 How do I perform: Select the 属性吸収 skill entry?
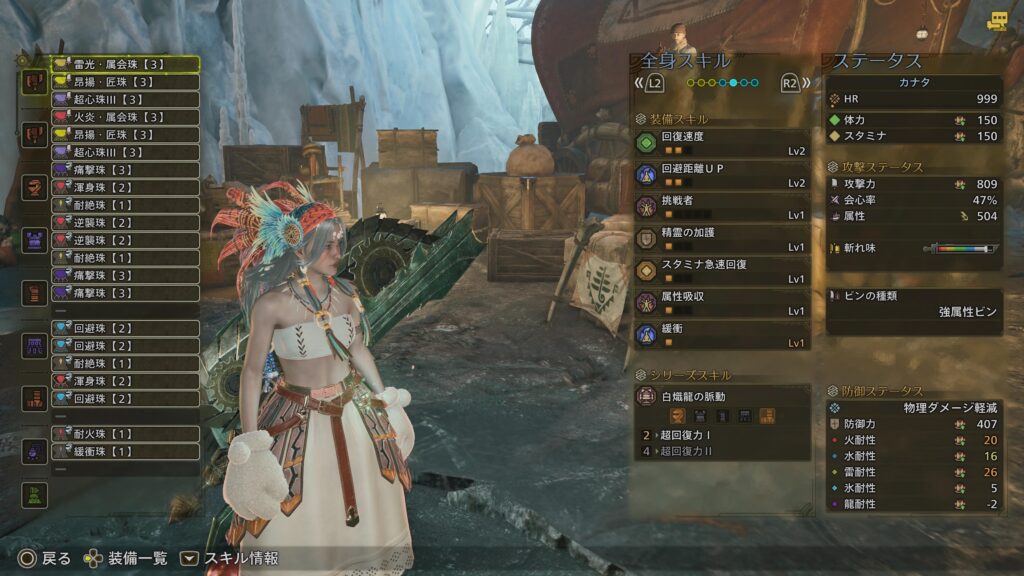click(721, 302)
